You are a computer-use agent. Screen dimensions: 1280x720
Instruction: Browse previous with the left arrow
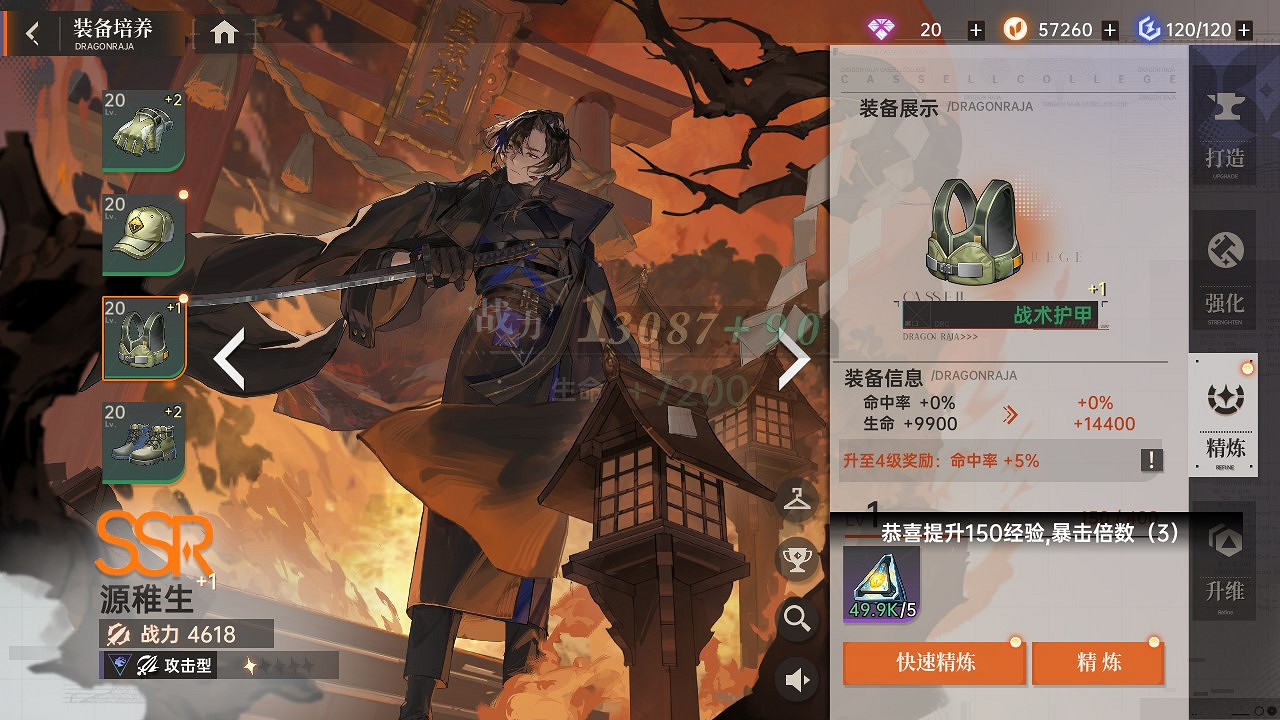pyautogui.click(x=231, y=357)
